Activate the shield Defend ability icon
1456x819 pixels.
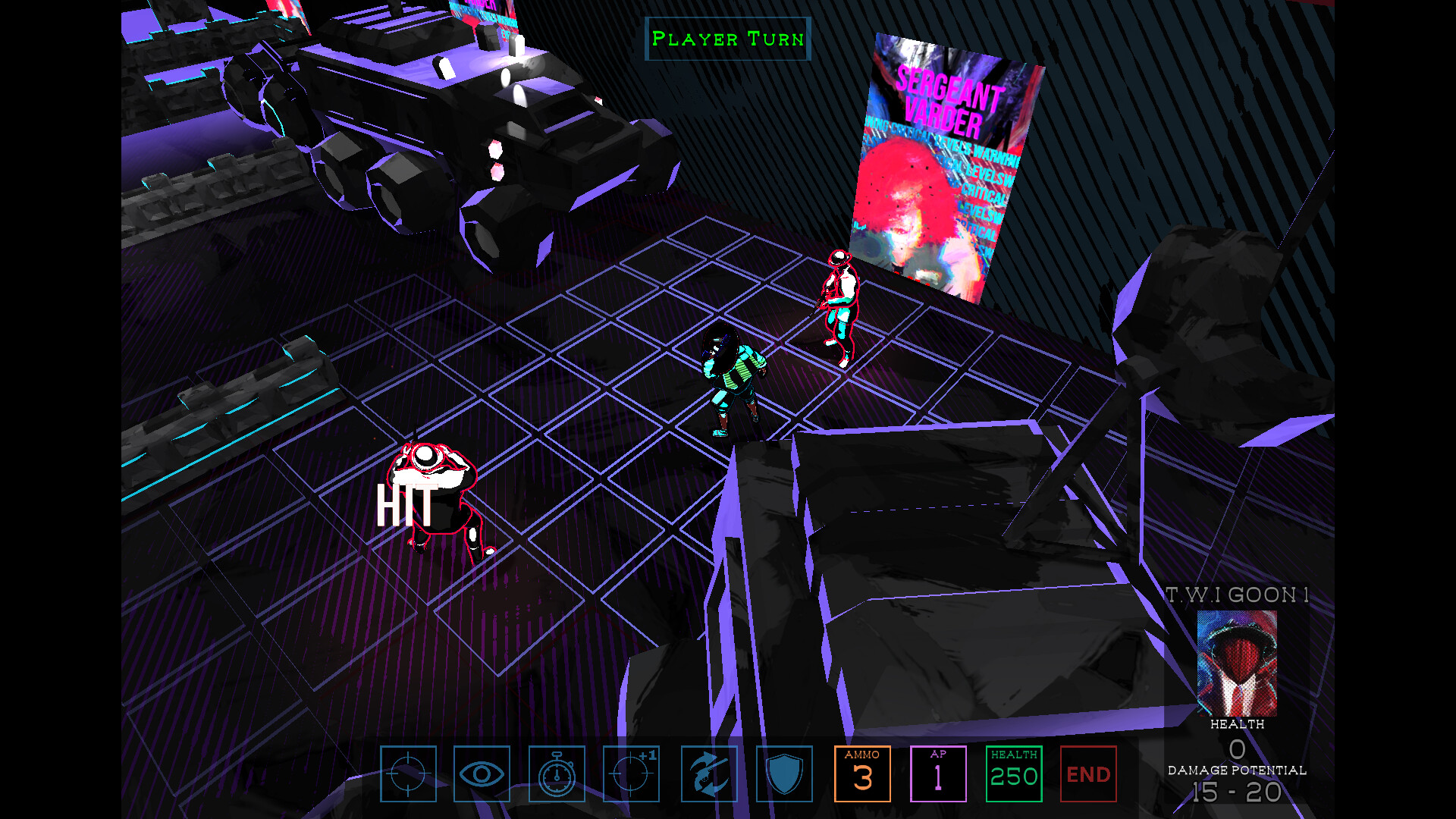coord(784,774)
